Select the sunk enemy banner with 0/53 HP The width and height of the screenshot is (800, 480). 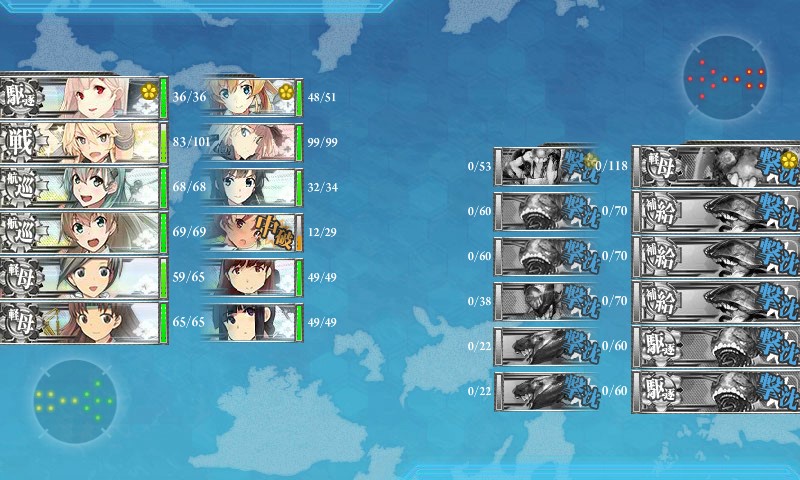click(x=546, y=165)
